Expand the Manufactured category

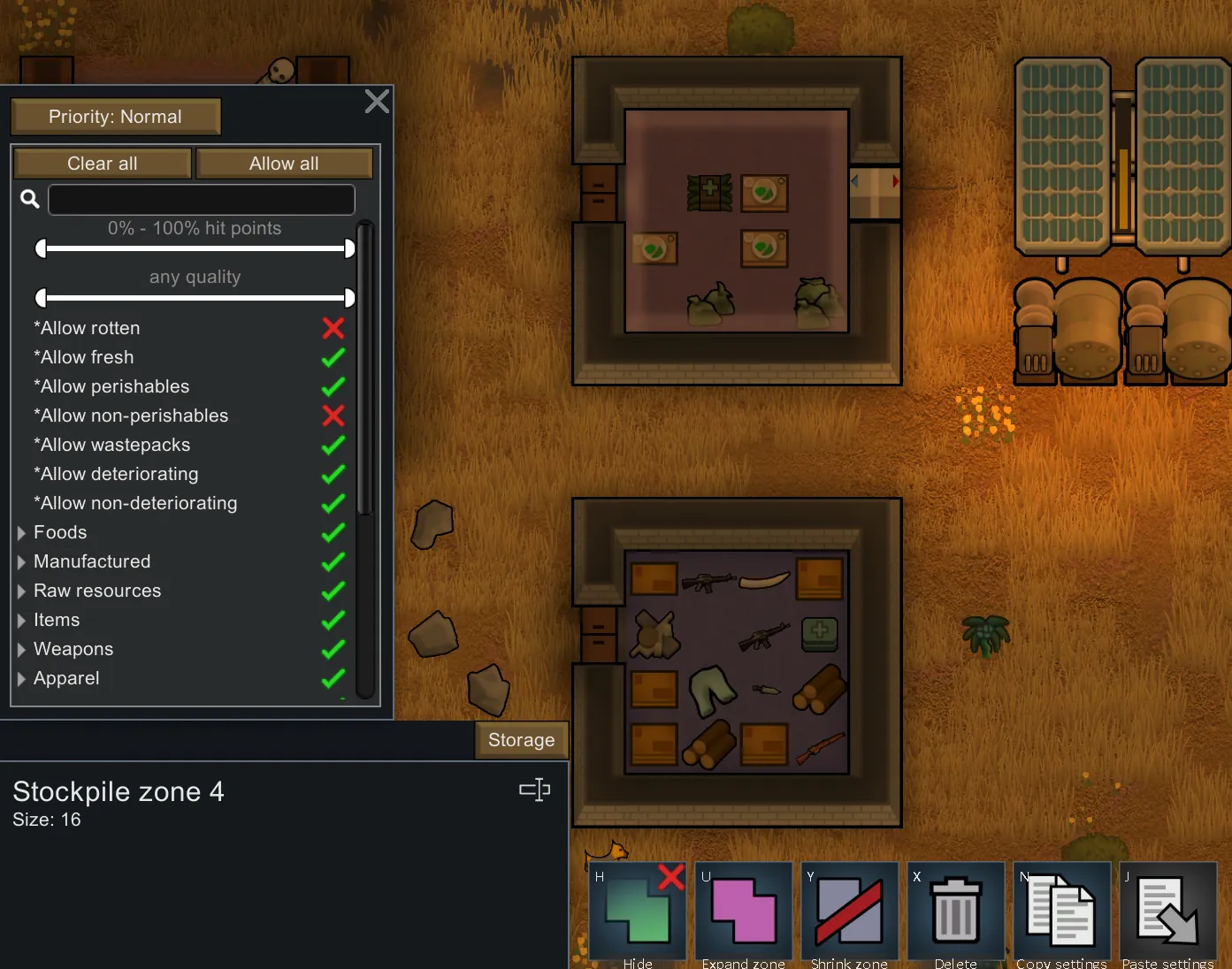(x=21, y=562)
